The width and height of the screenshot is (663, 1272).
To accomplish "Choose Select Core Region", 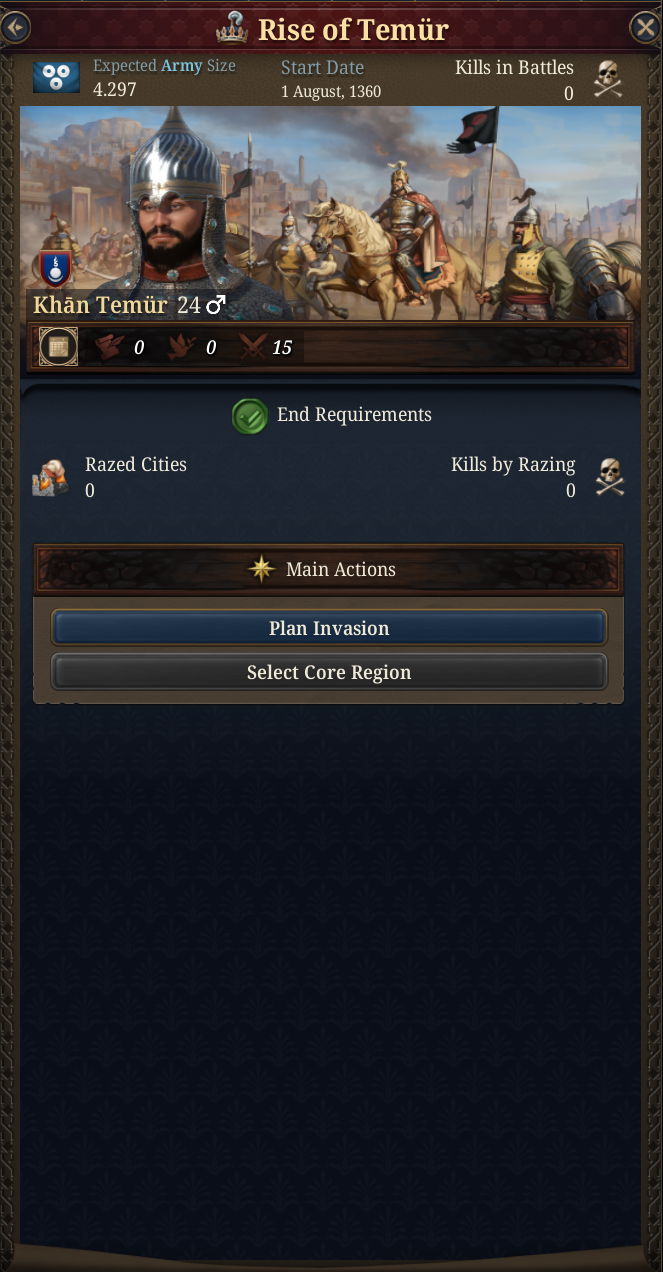I will click(x=329, y=672).
